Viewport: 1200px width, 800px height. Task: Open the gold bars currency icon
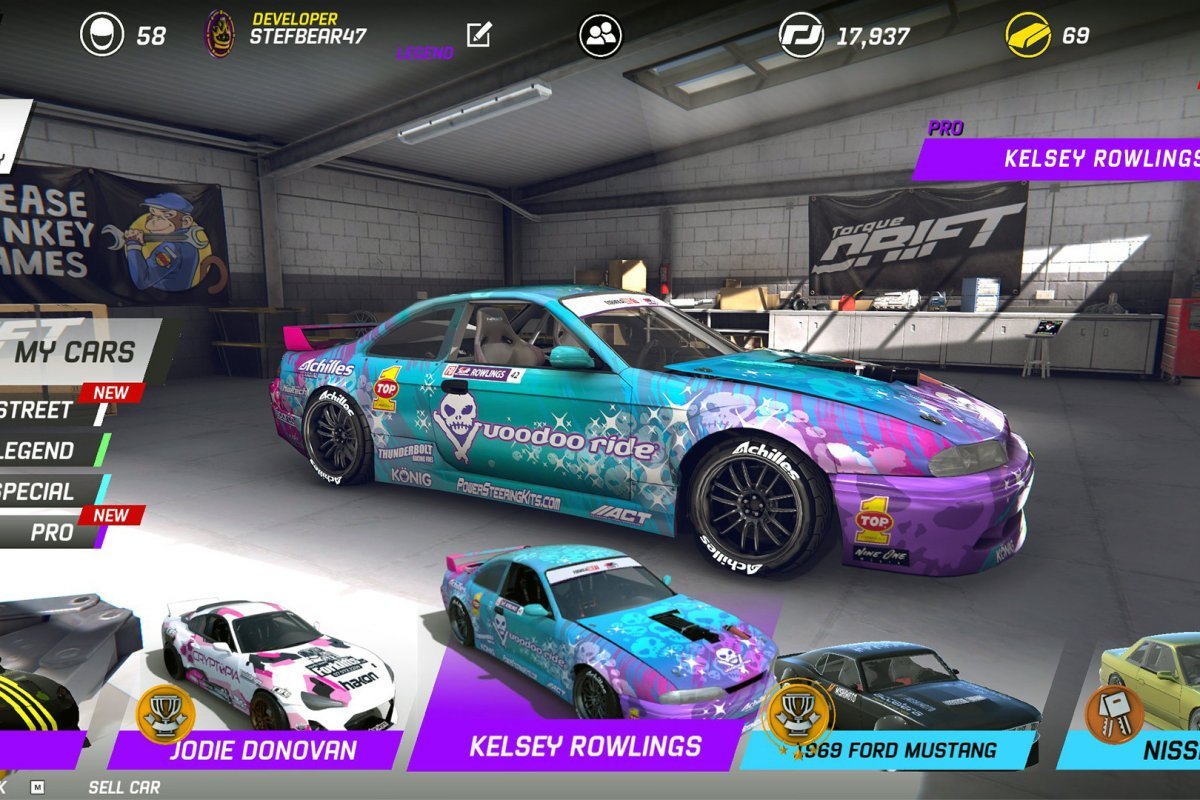click(x=1028, y=35)
